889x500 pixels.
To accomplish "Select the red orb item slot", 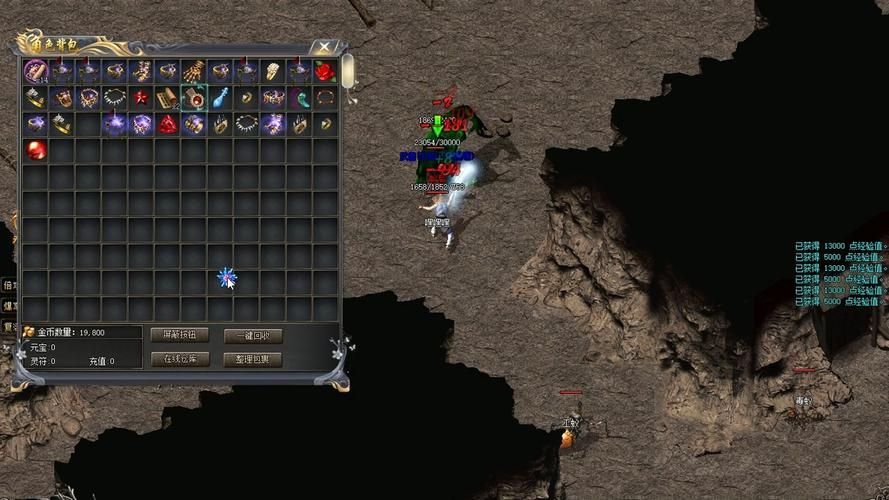I will coord(36,150).
